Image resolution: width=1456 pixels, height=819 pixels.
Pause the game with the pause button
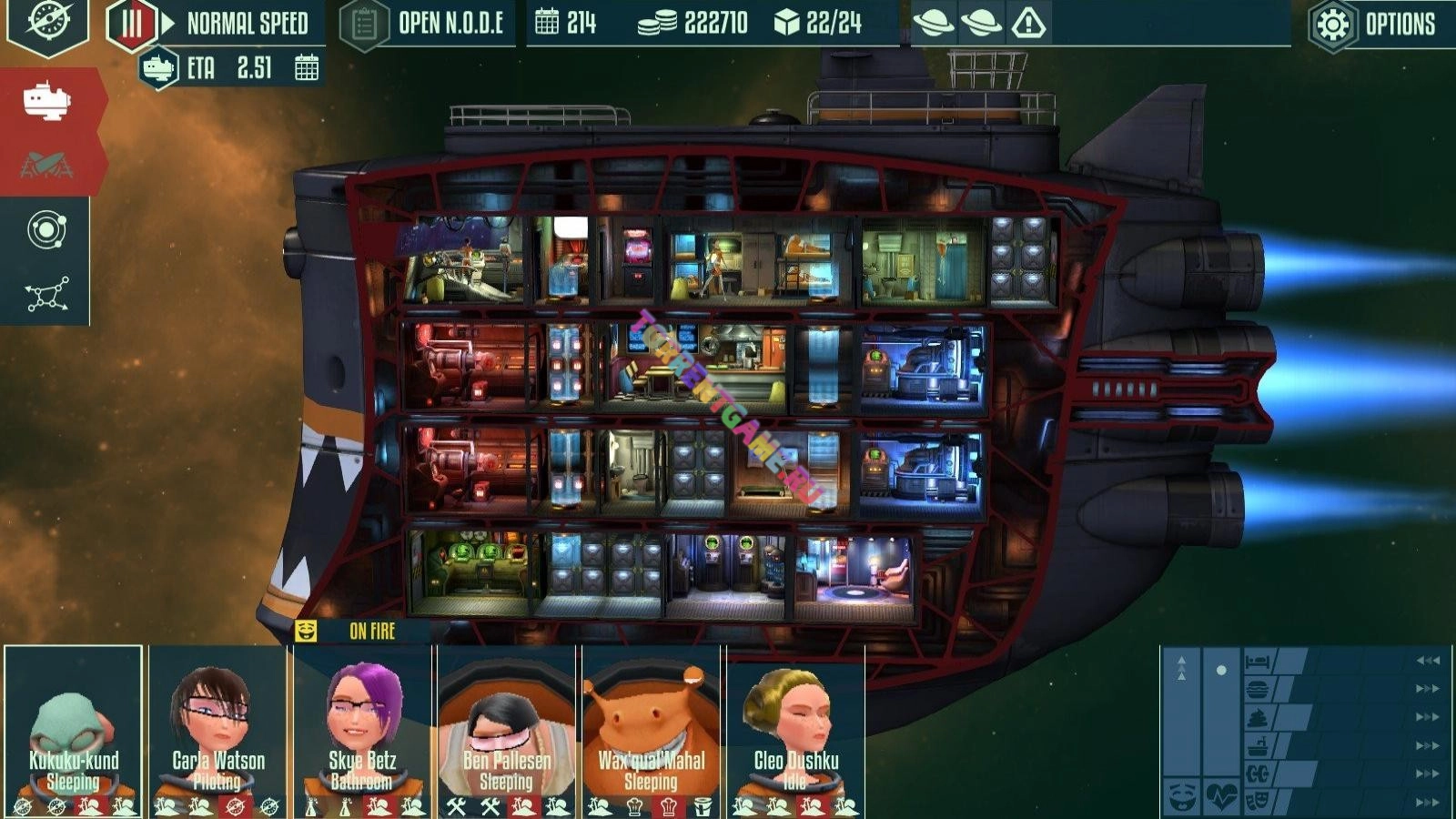point(132,25)
